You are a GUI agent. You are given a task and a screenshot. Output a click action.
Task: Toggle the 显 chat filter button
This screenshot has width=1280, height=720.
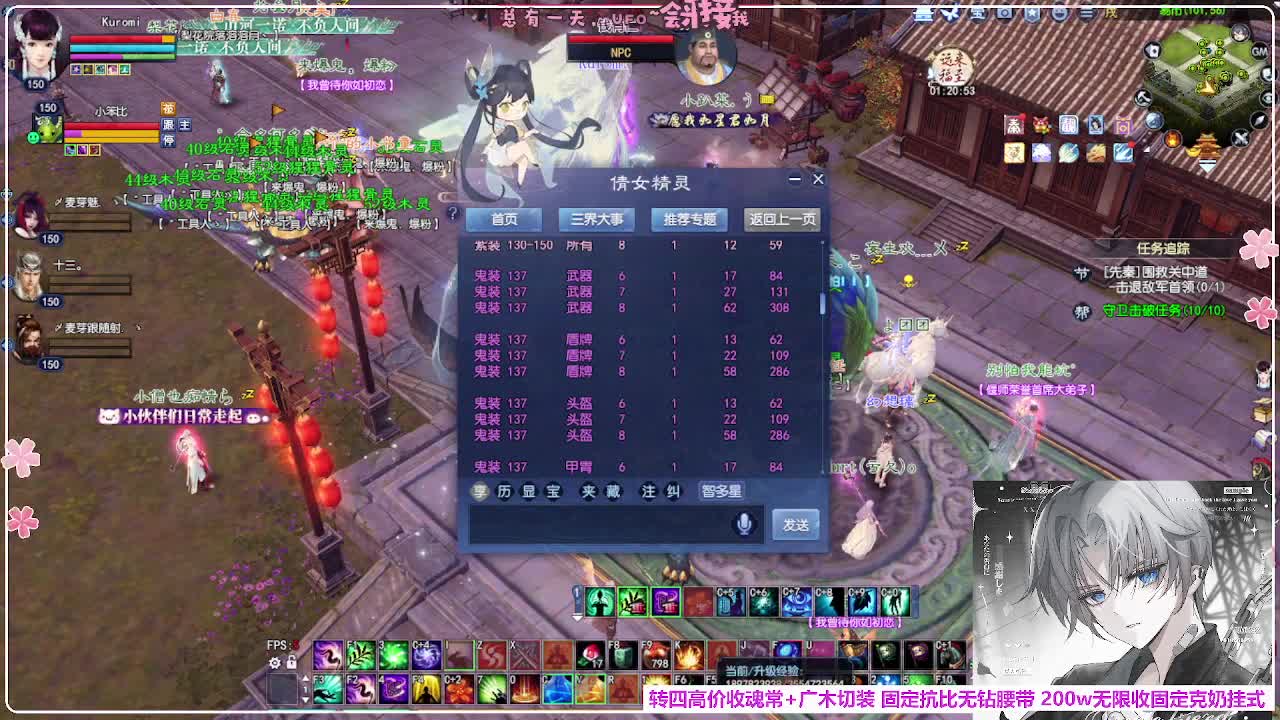pos(529,490)
